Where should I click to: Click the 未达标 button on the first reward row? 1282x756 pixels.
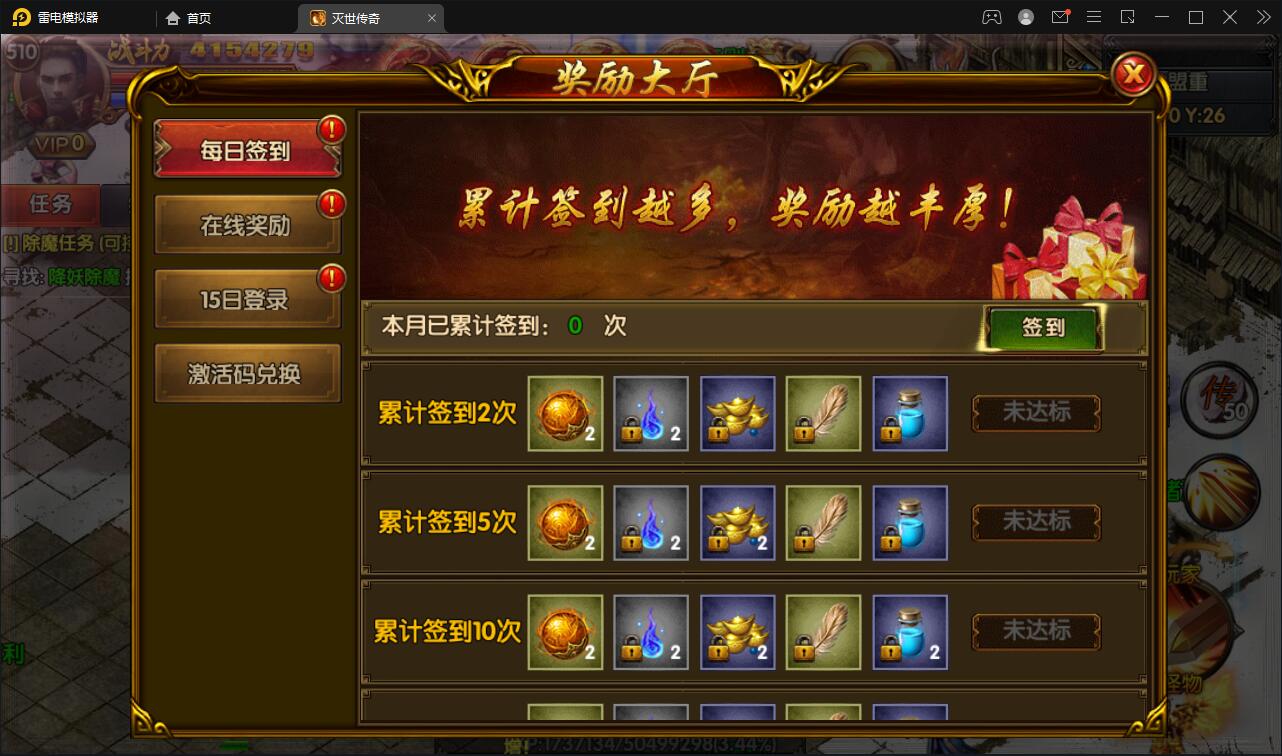(1036, 413)
